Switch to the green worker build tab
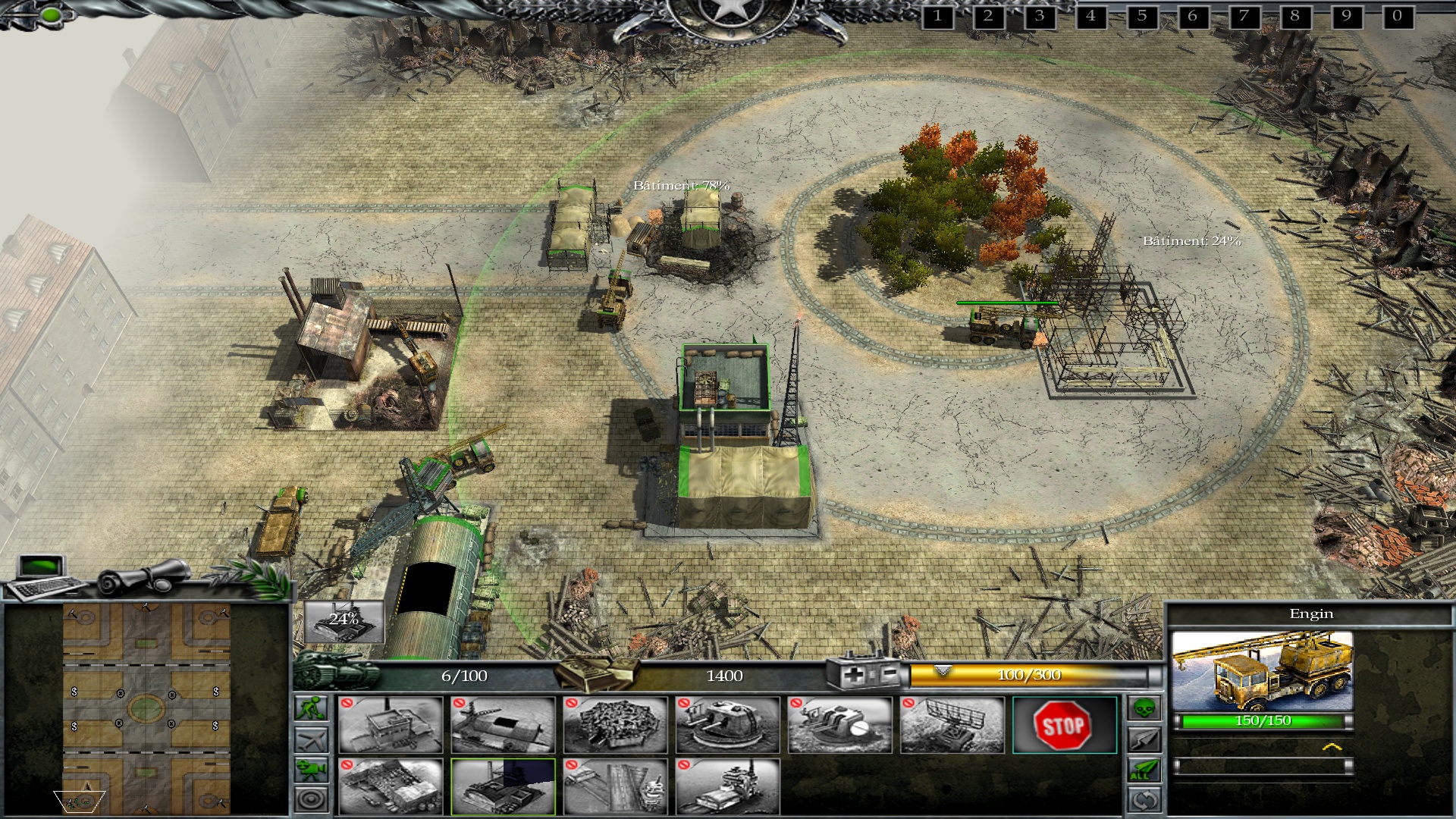1456x819 pixels. pos(312,708)
